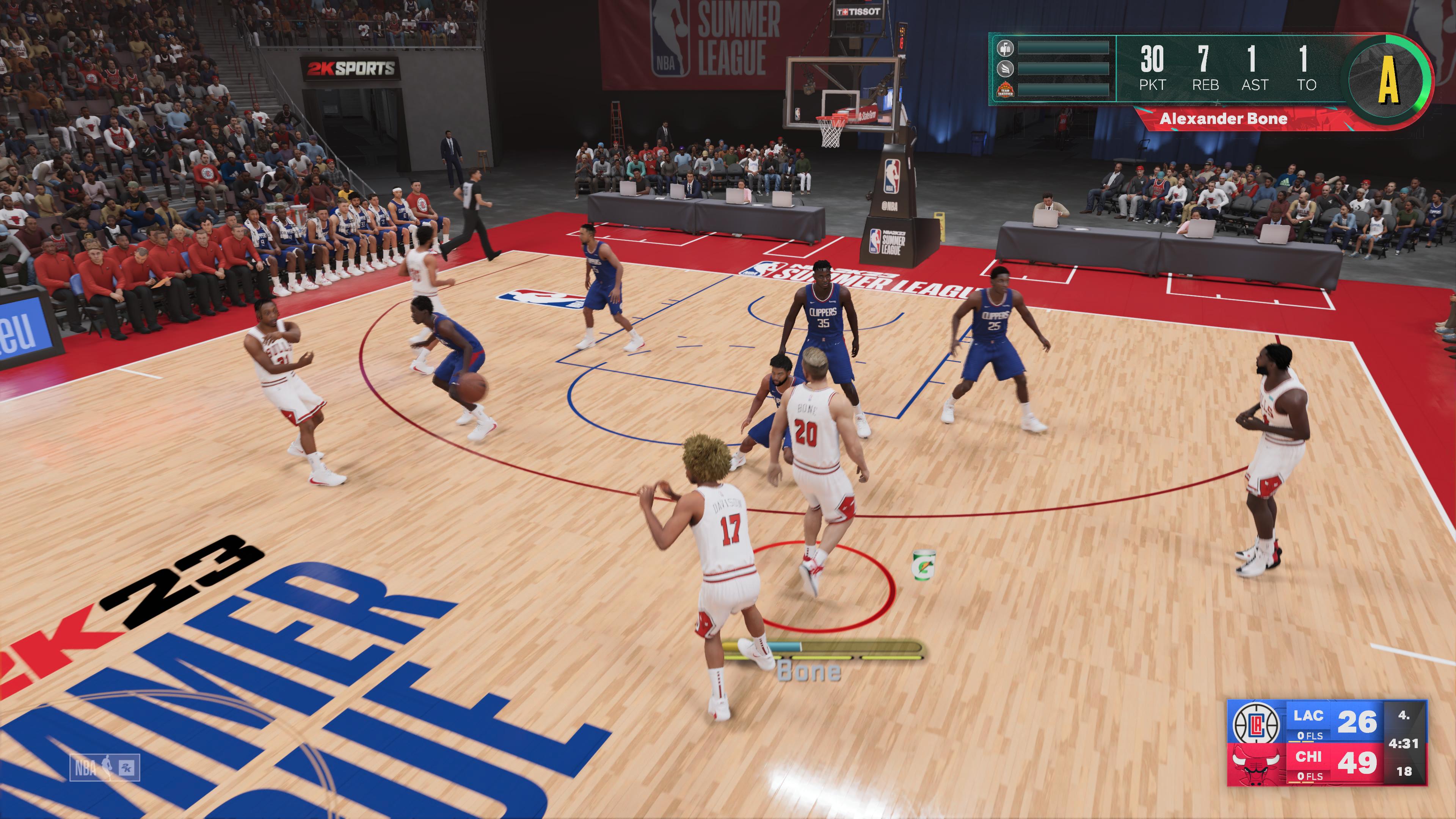The width and height of the screenshot is (1456, 819).
Task: Click the mailbox takeover icon
Action: 1005,47
